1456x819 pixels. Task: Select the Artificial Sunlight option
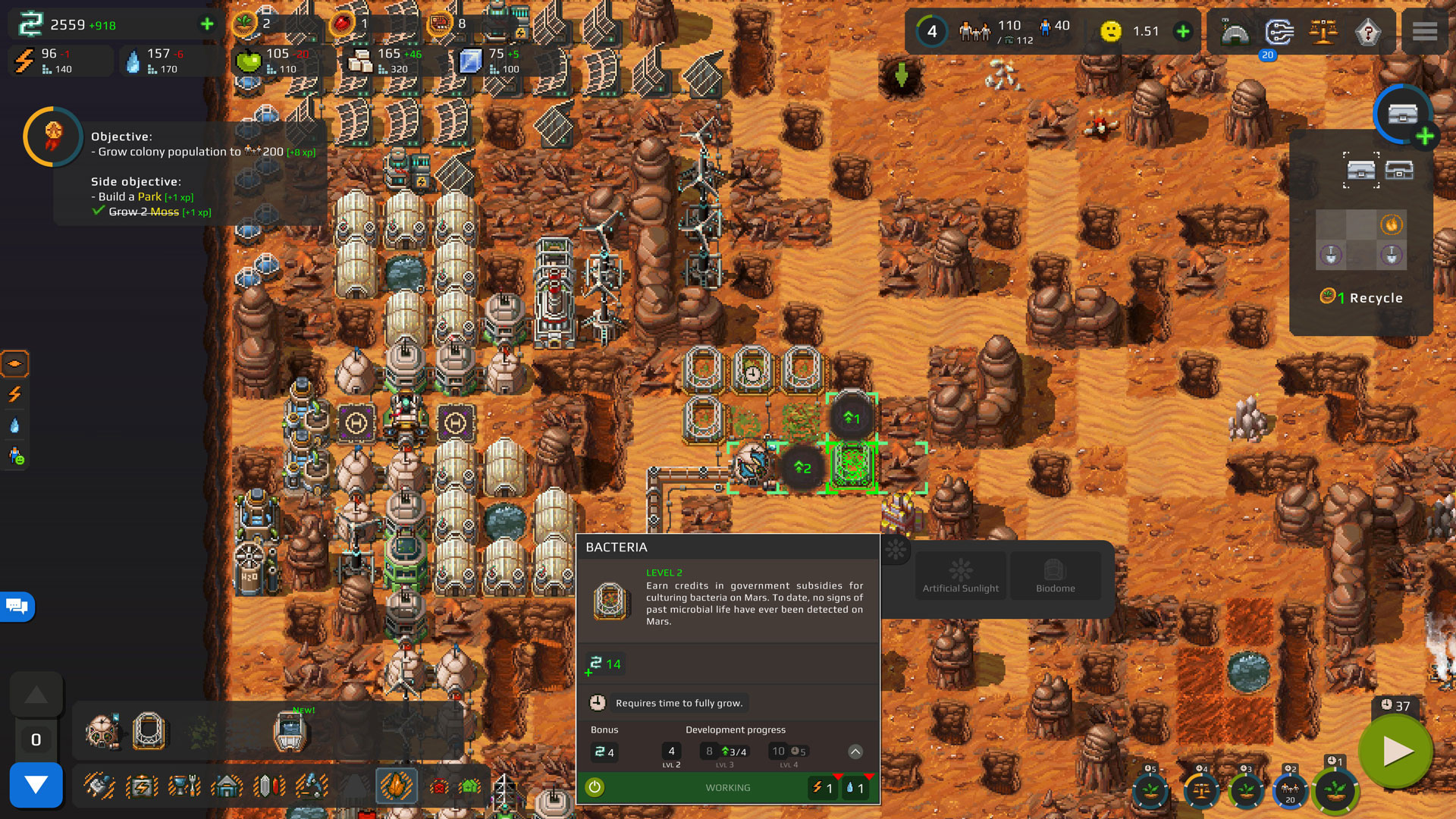pos(960,576)
